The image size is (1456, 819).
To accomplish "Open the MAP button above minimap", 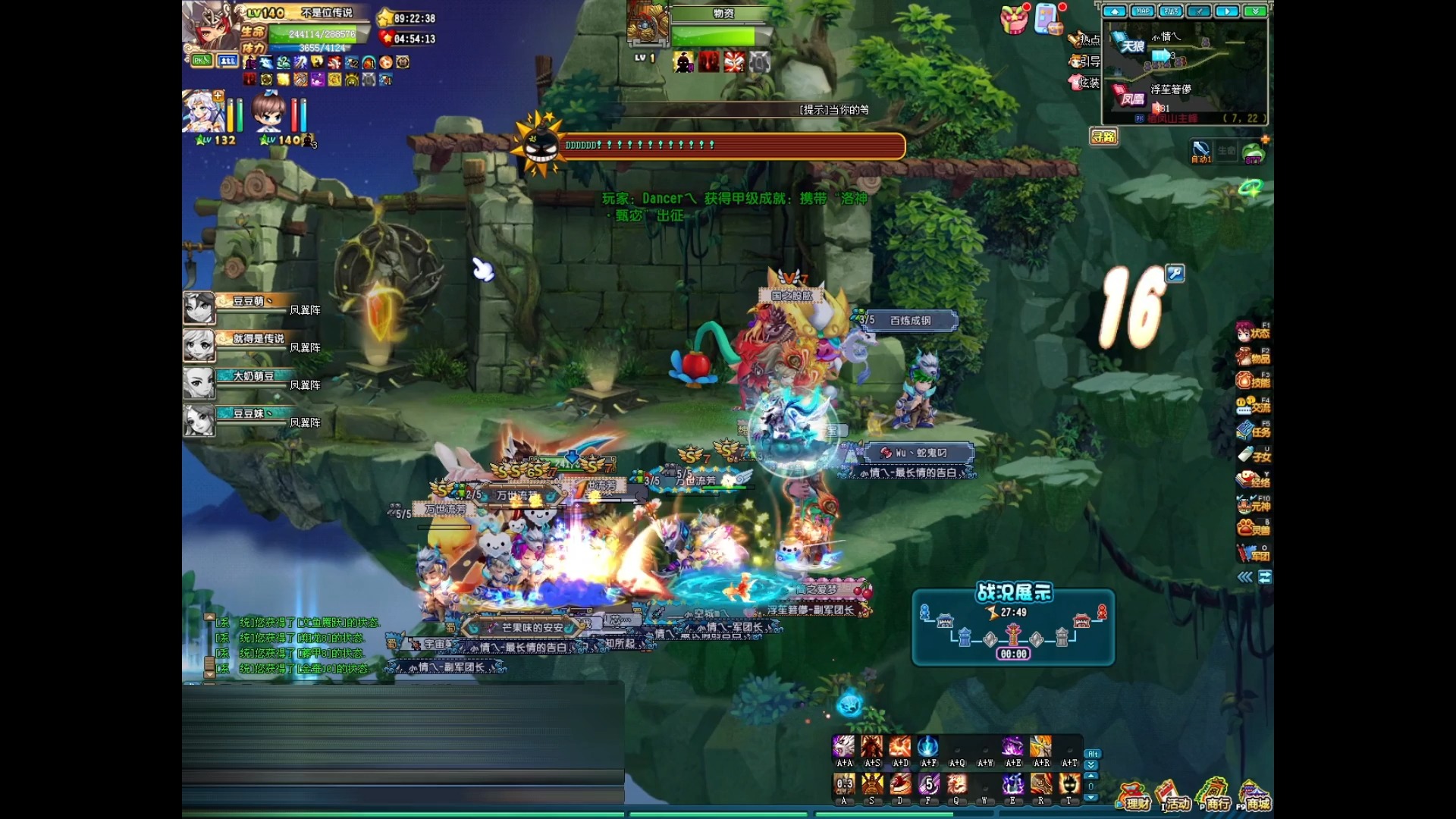I will point(1142,11).
